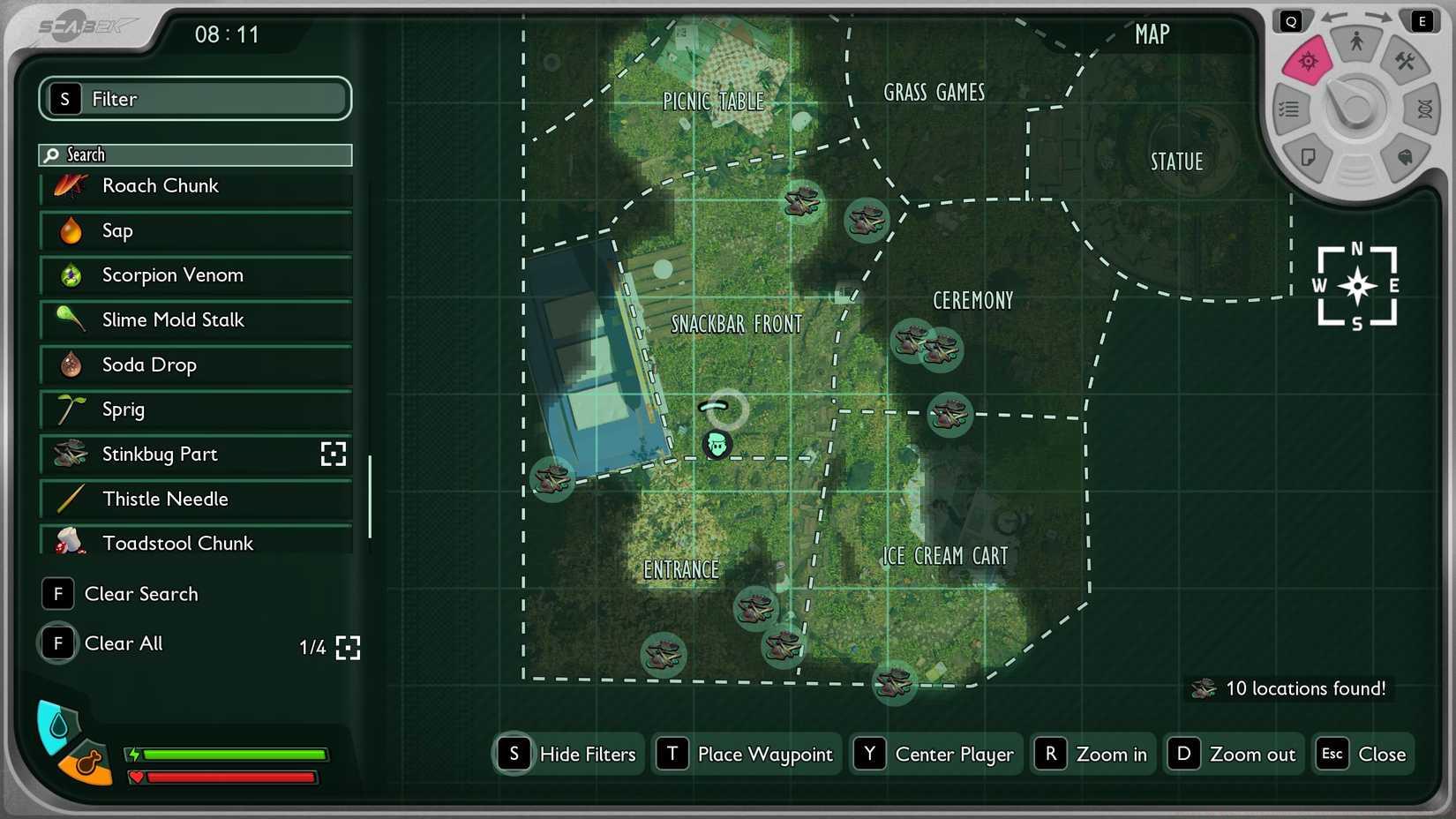The image size is (1456, 819).
Task: Click inside the Search field
Action: (x=194, y=154)
